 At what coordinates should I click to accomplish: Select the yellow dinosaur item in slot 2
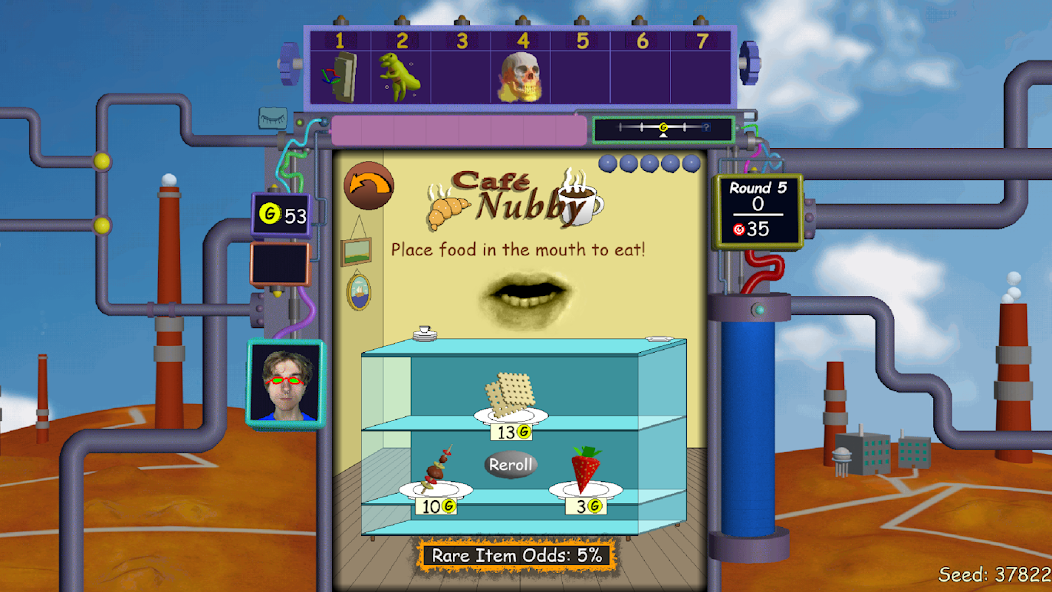click(x=399, y=77)
